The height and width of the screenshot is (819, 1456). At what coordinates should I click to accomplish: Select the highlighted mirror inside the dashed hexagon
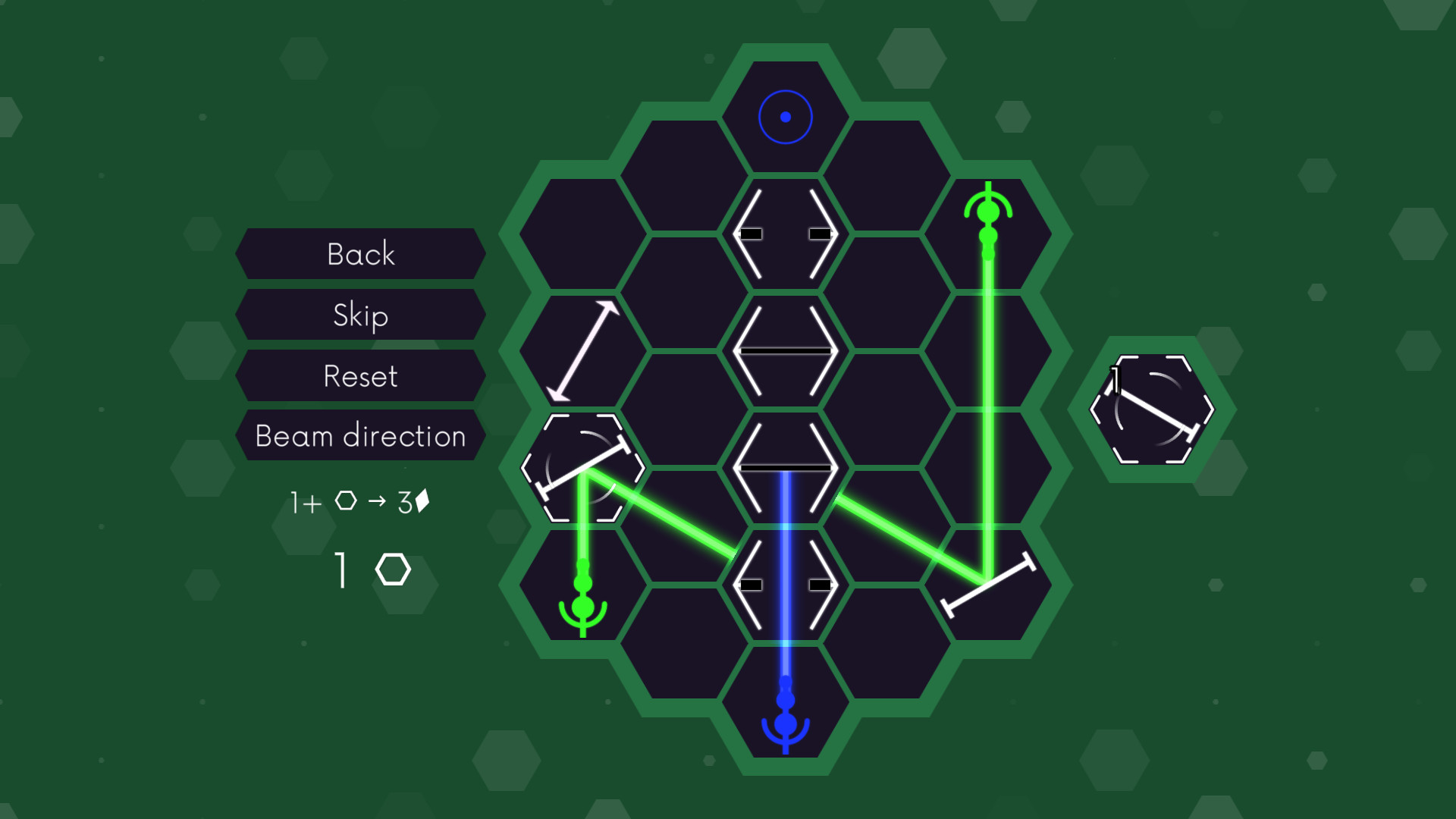[584, 466]
